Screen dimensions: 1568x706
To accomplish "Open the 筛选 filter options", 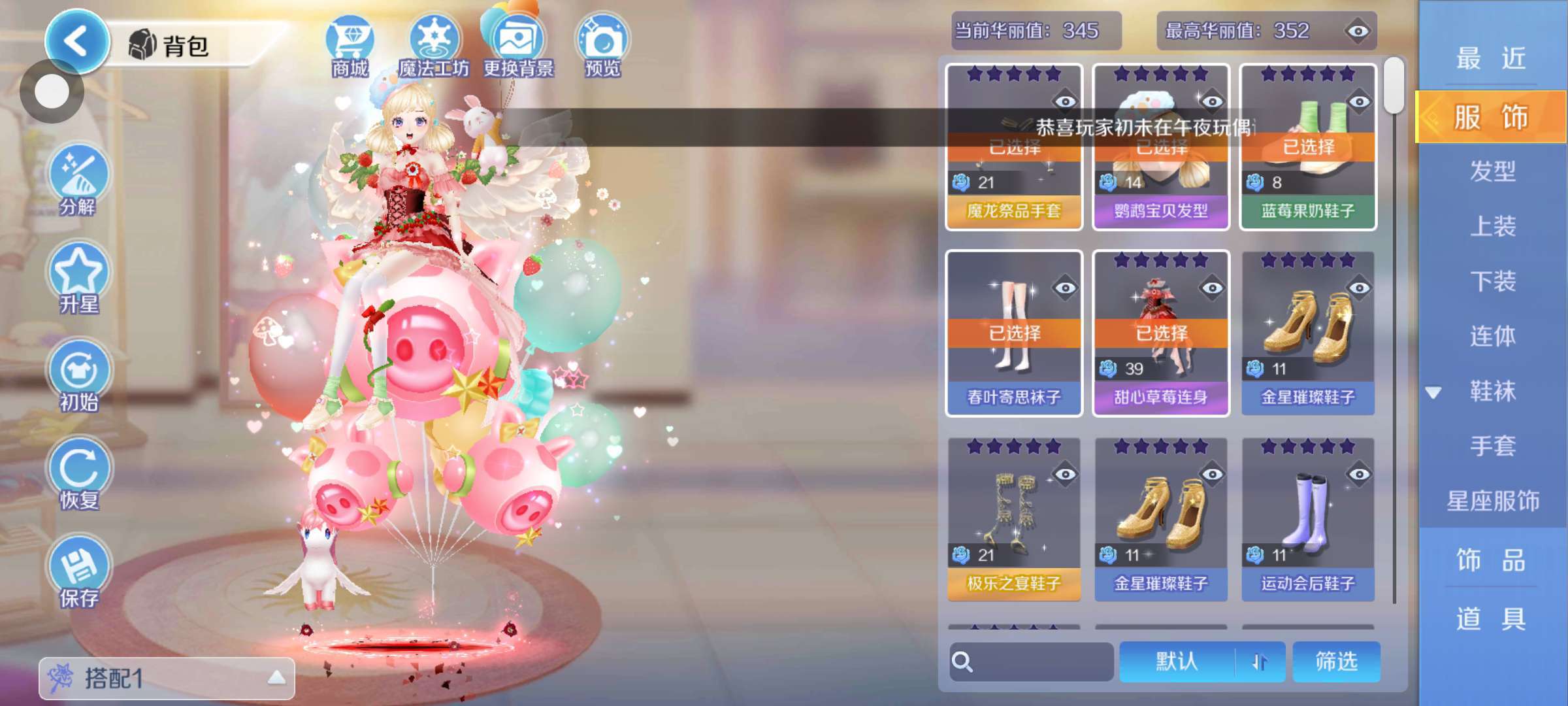I will click(1336, 662).
